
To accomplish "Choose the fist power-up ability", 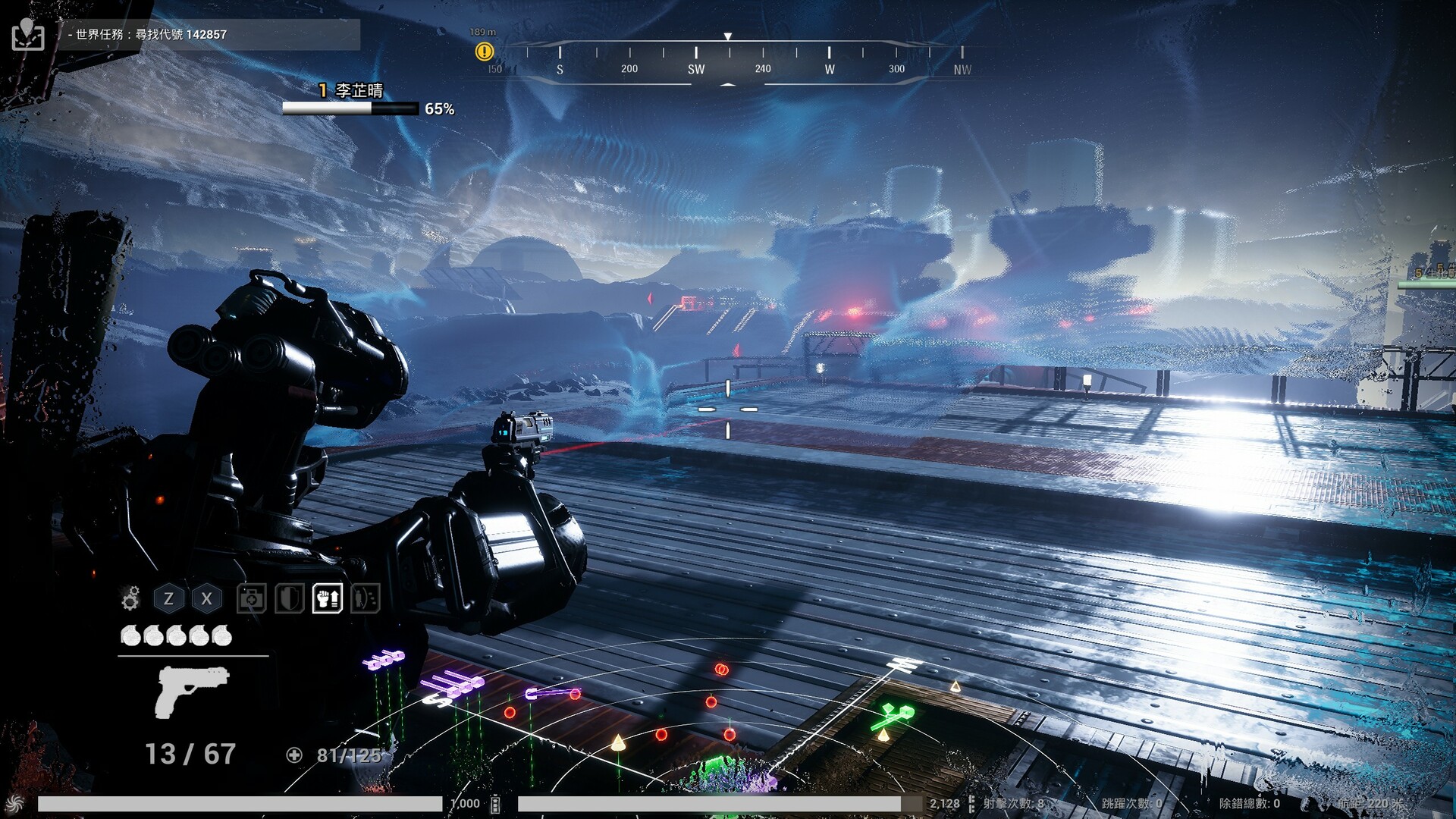I will (x=327, y=599).
